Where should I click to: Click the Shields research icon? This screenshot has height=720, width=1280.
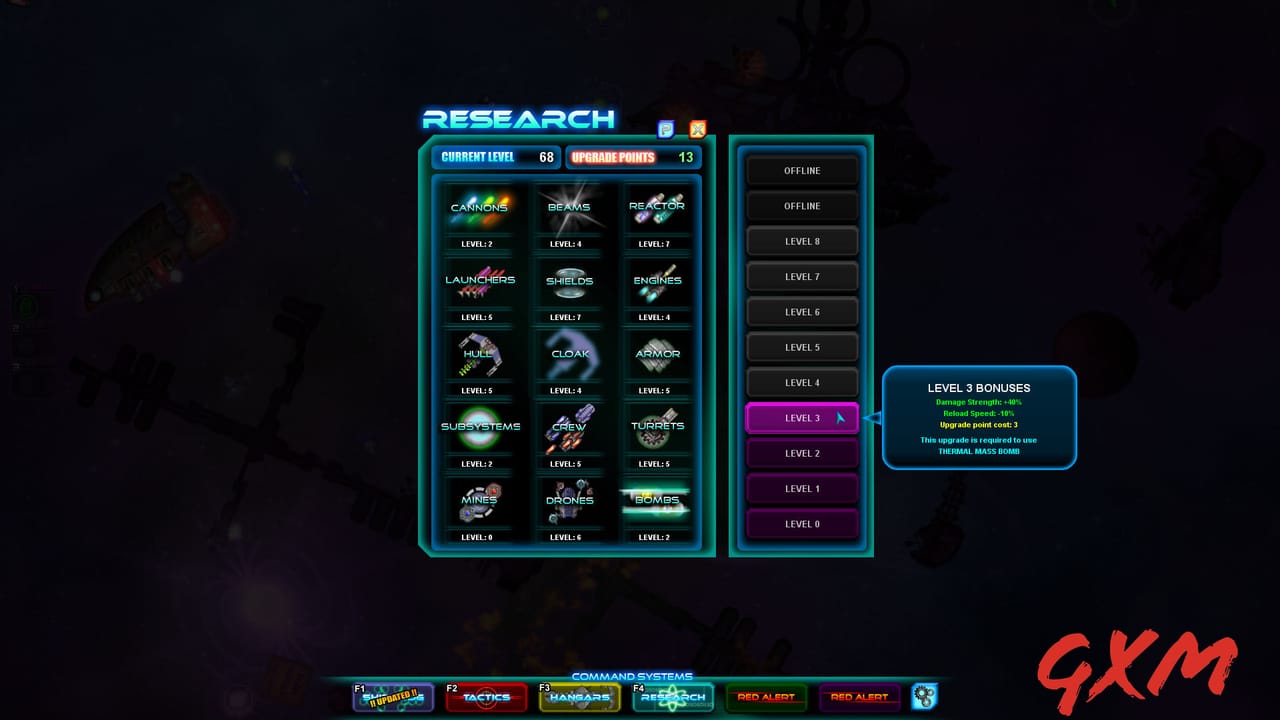569,283
